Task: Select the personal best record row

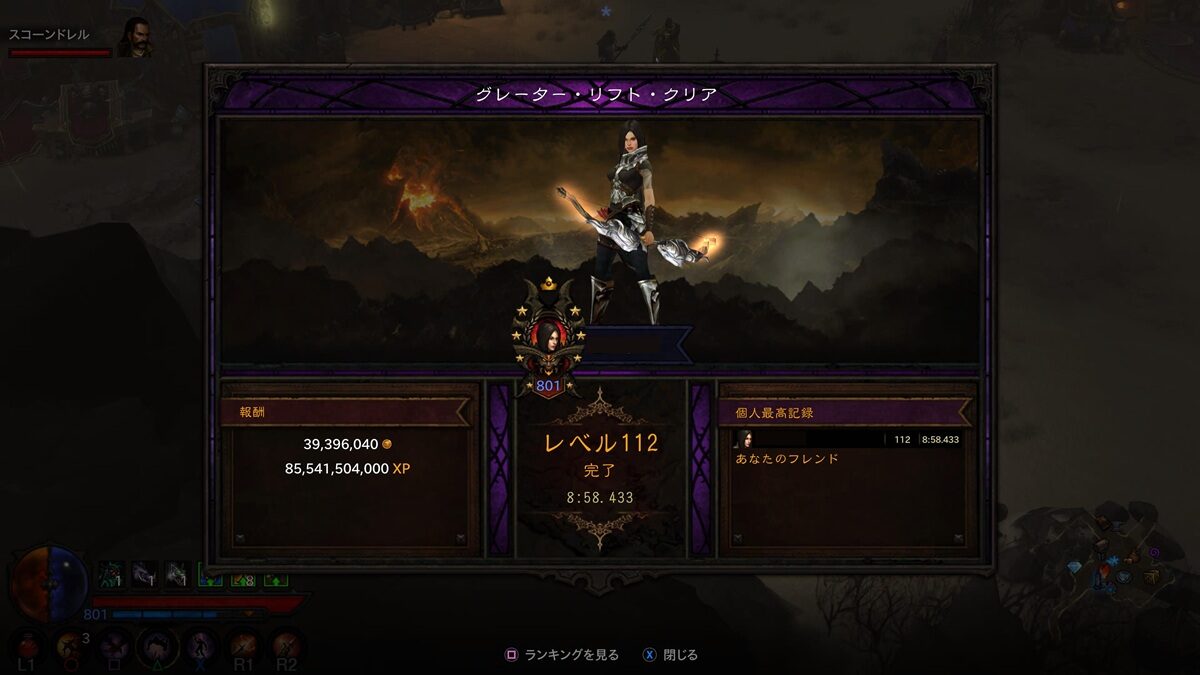Action: [x=847, y=439]
